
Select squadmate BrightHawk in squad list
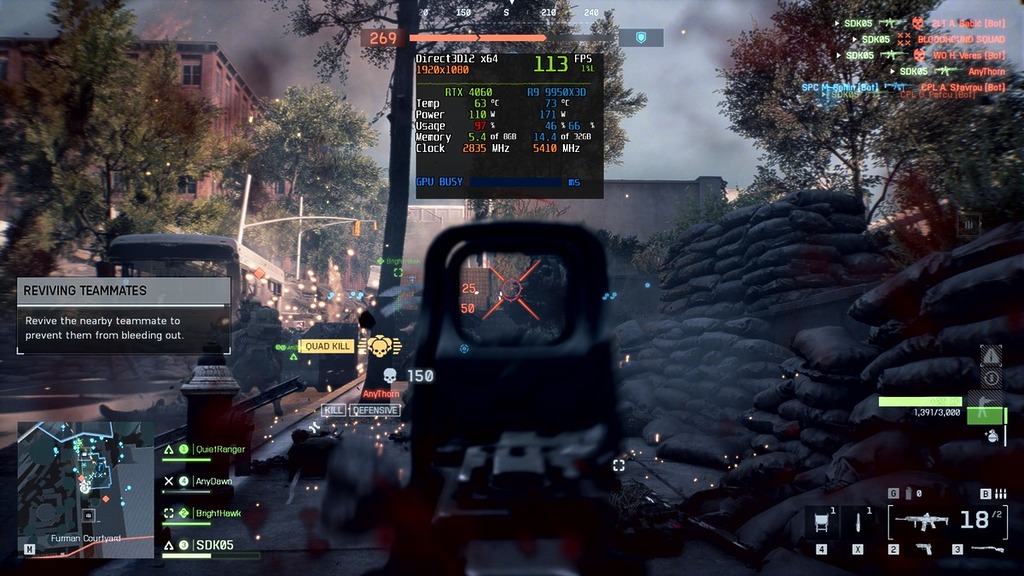(x=217, y=513)
